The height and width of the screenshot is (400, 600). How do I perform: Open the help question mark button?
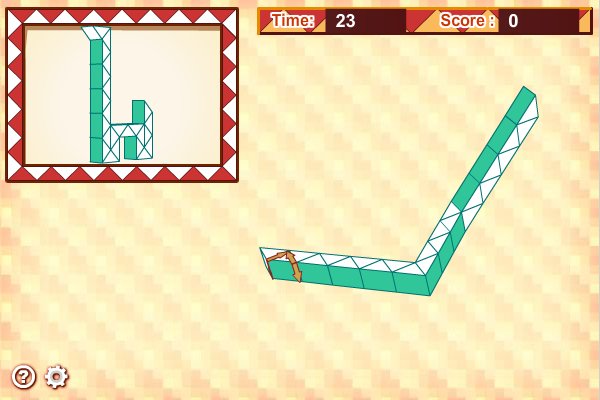[x=24, y=376]
